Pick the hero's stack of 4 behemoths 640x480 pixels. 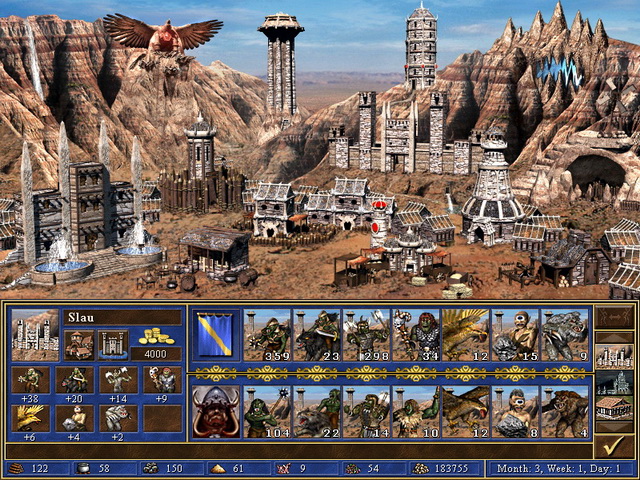click(x=565, y=412)
